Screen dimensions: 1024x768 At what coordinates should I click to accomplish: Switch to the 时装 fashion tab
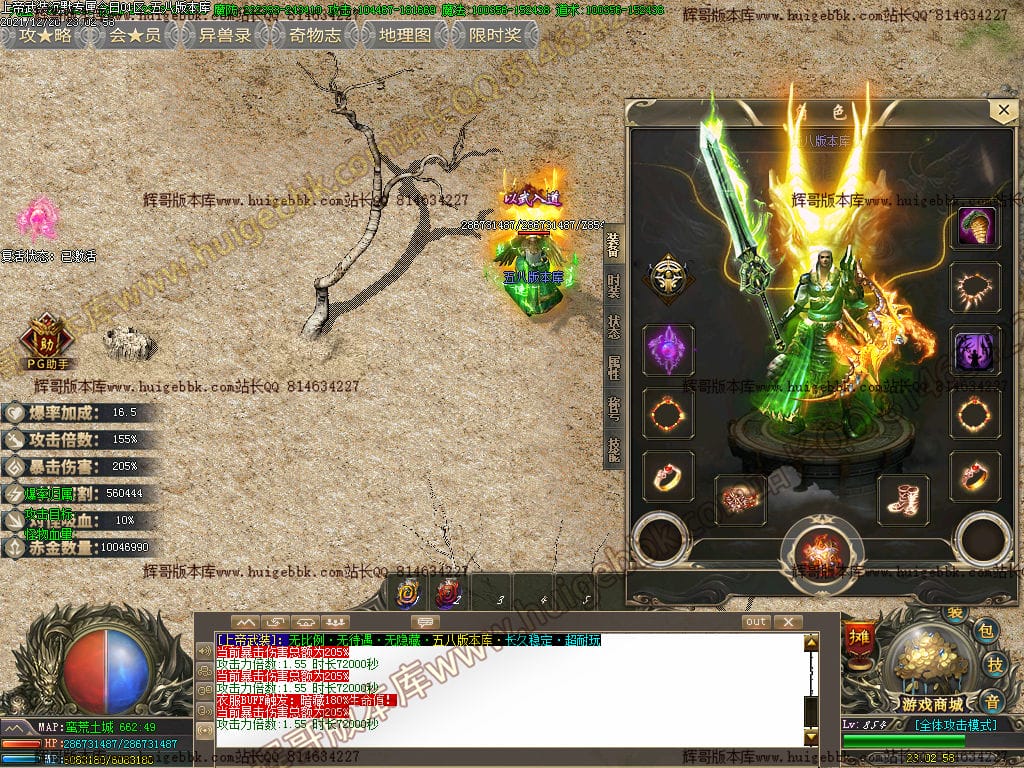click(x=613, y=285)
